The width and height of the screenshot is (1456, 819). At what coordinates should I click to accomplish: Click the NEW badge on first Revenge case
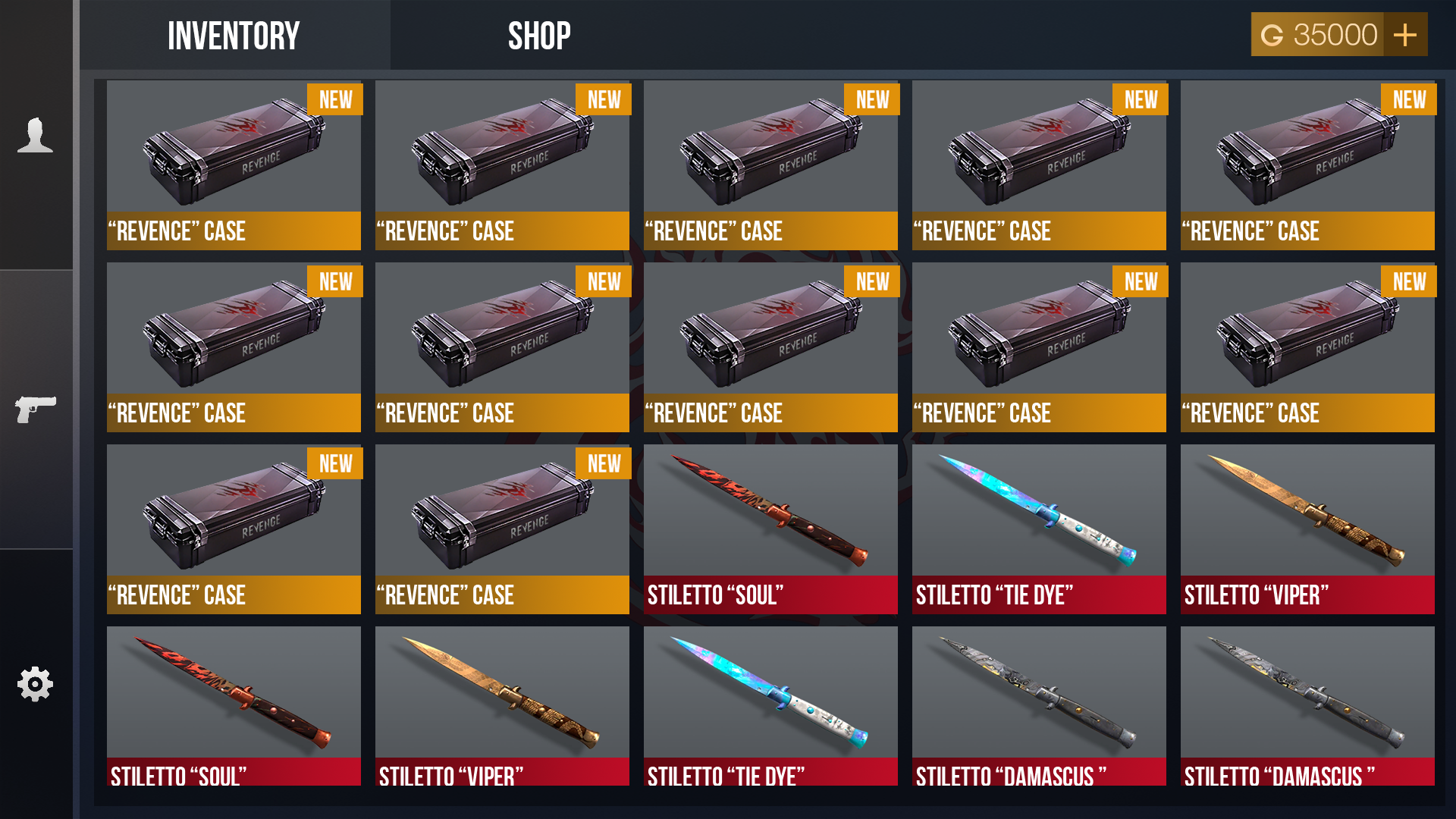point(336,99)
